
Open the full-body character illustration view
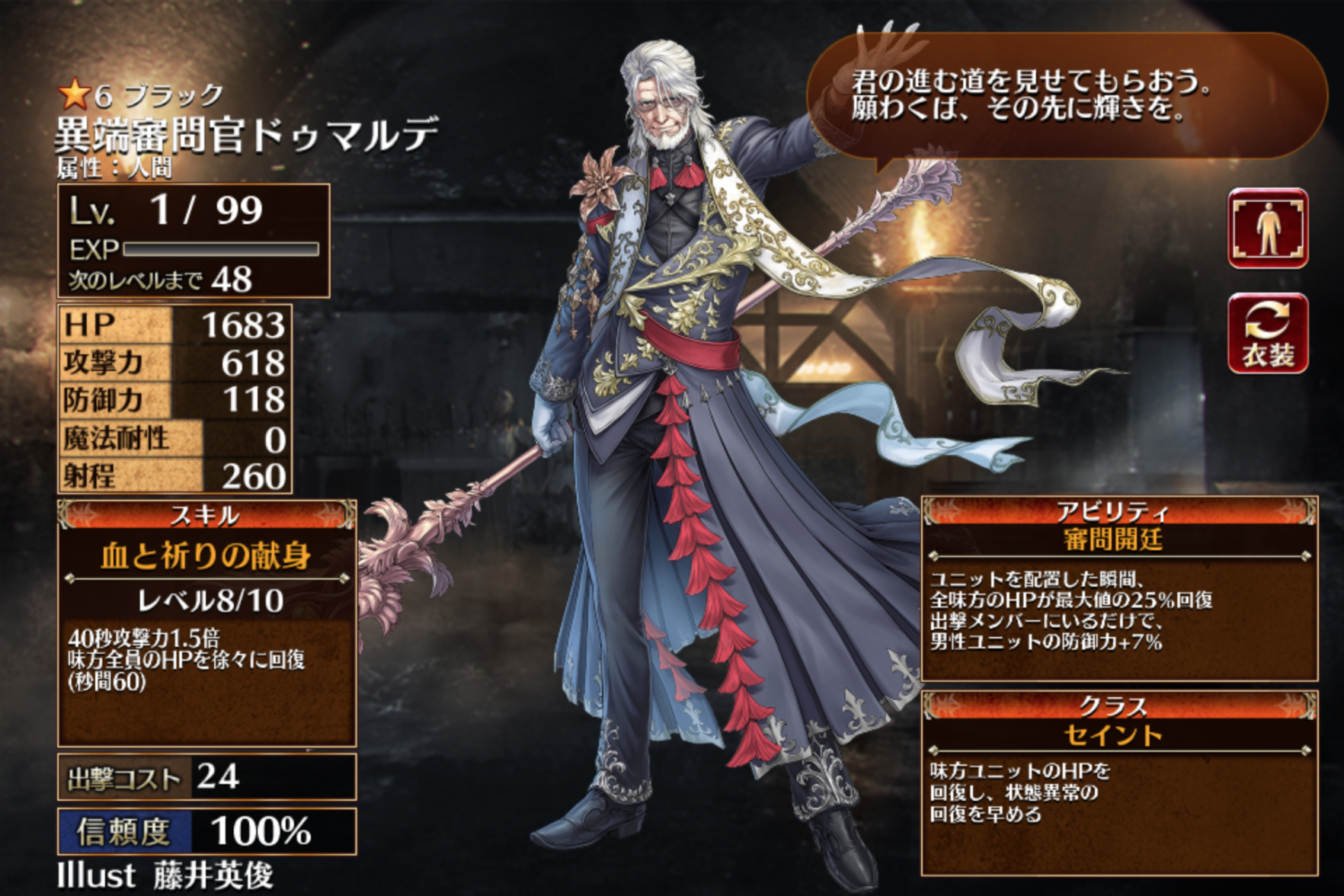tap(1268, 228)
